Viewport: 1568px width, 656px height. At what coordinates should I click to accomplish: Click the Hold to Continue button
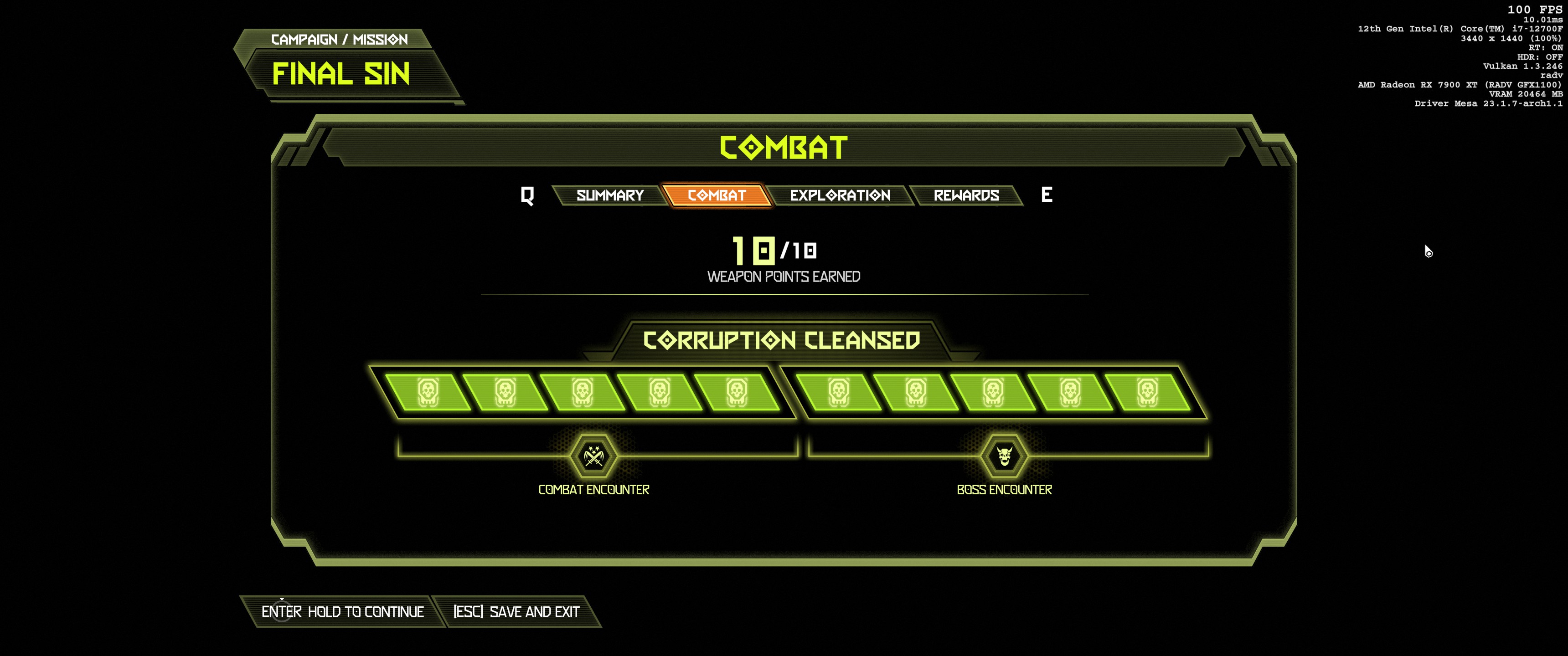[343, 611]
